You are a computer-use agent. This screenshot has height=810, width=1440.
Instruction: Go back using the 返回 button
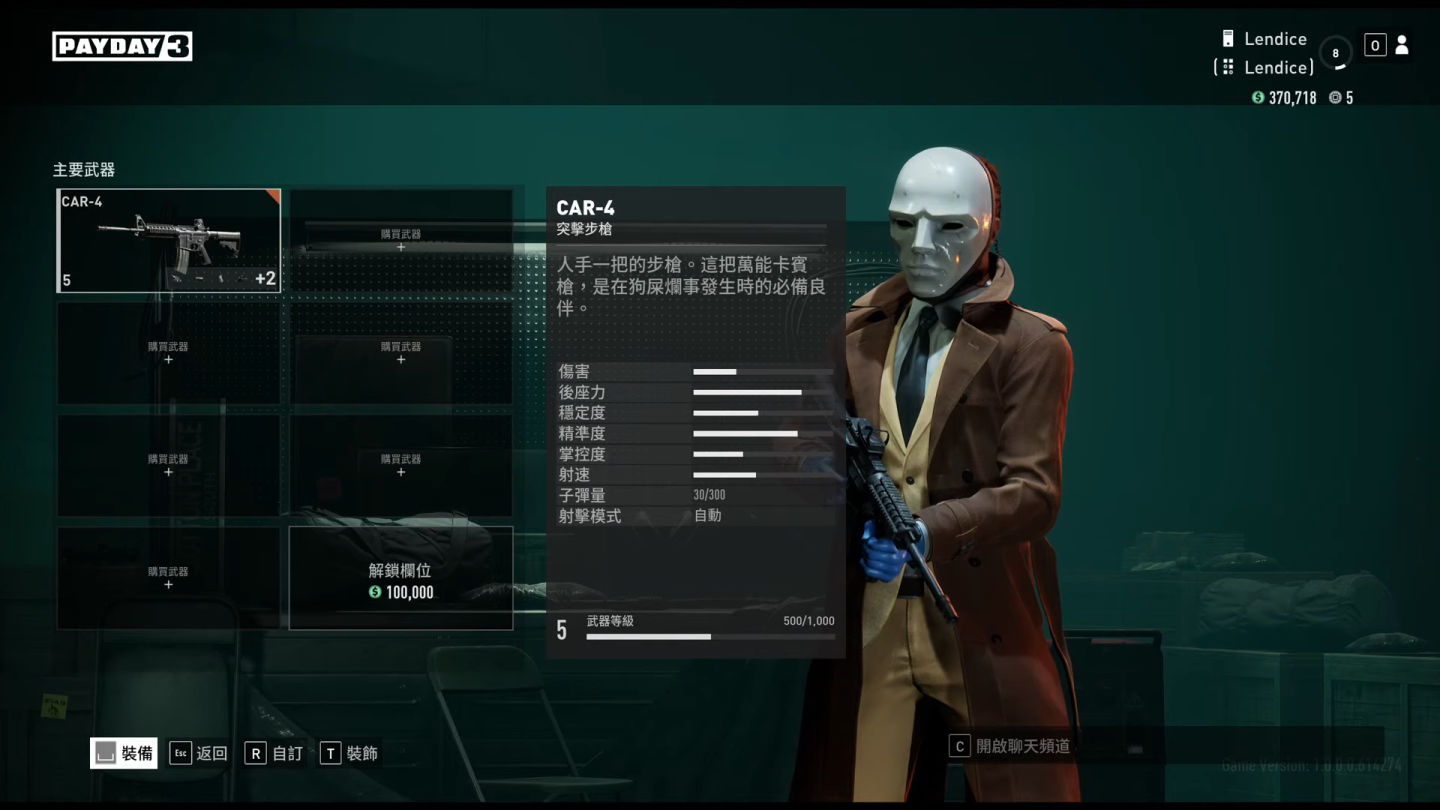199,753
